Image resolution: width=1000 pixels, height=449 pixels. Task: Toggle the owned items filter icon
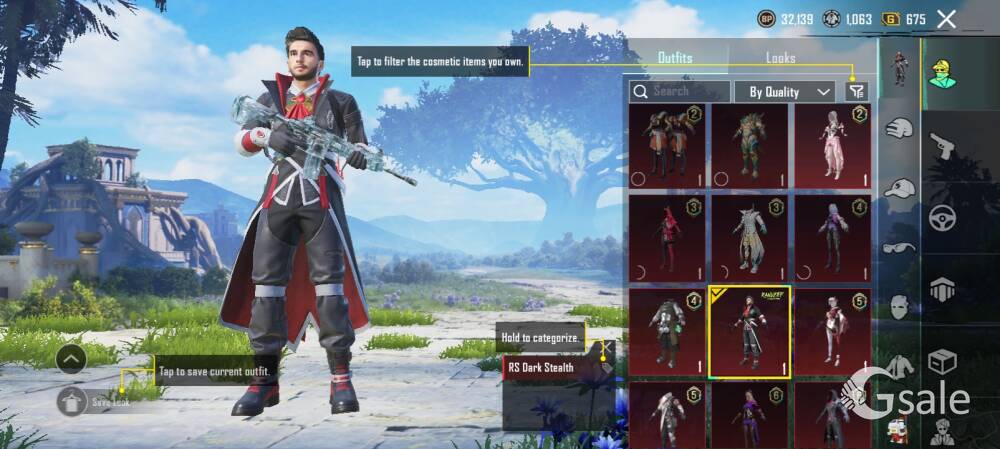pyautogui.click(x=856, y=91)
